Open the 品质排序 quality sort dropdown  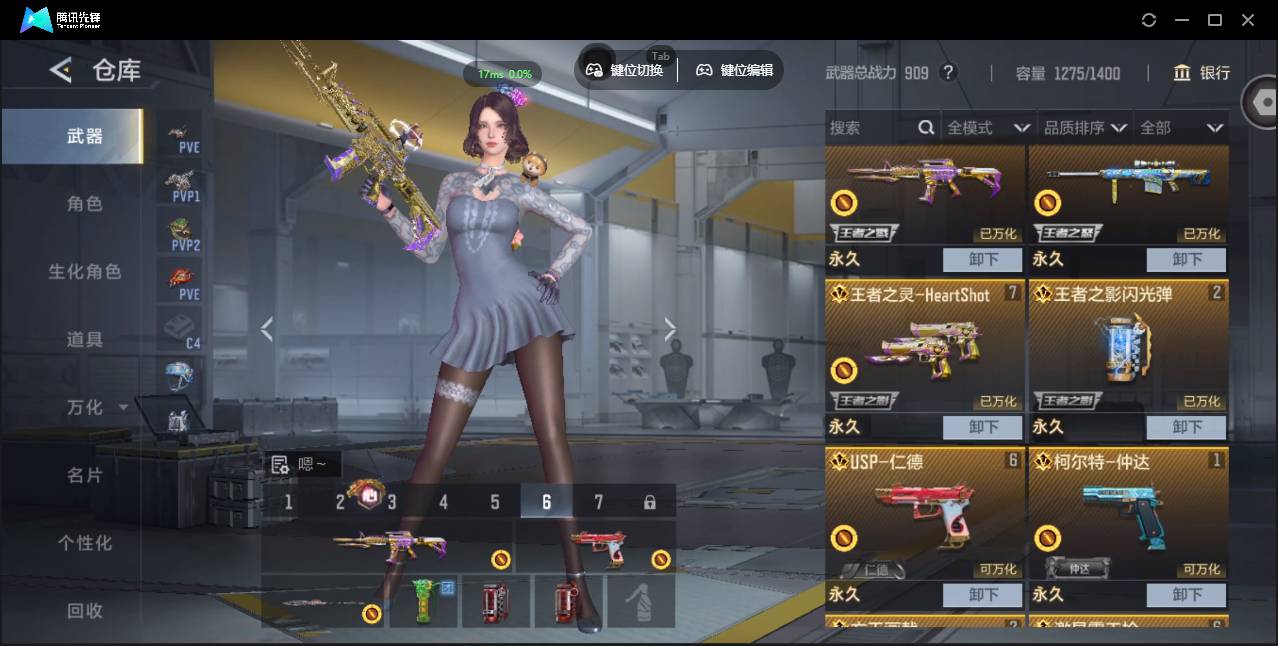point(1085,128)
